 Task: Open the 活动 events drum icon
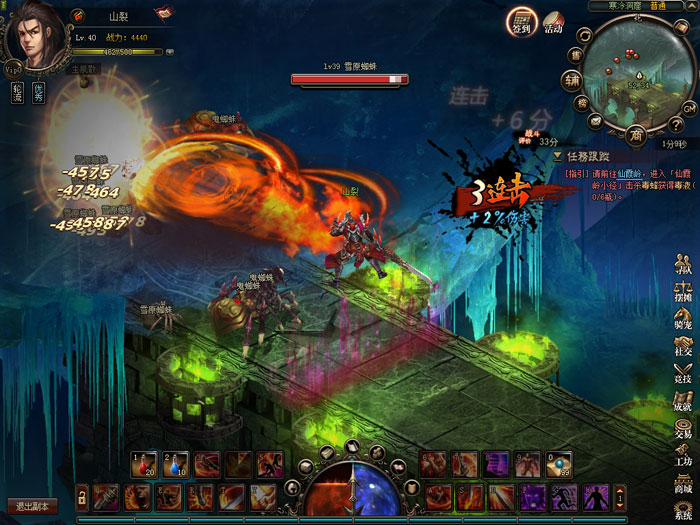(x=553, y=21)
